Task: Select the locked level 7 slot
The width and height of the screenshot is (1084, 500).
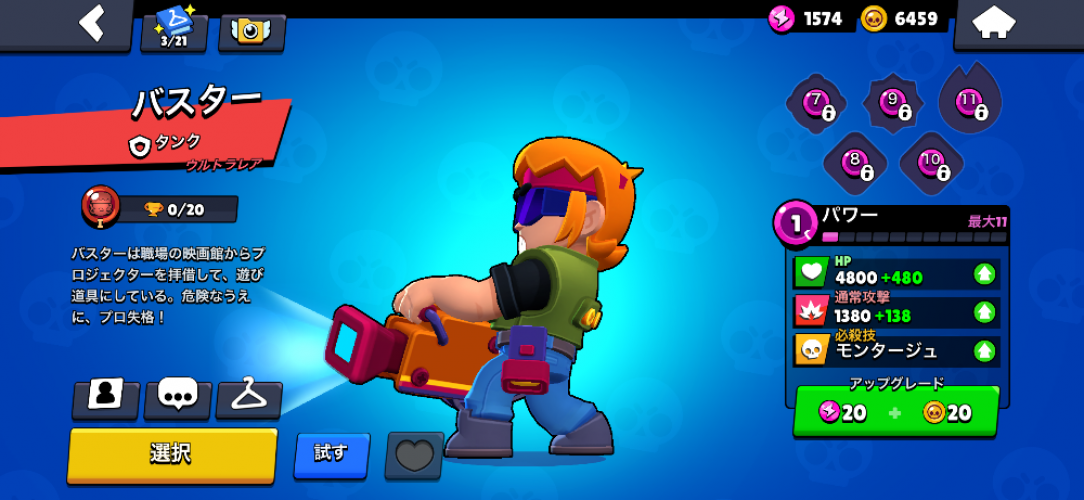Action: point(817,102)
